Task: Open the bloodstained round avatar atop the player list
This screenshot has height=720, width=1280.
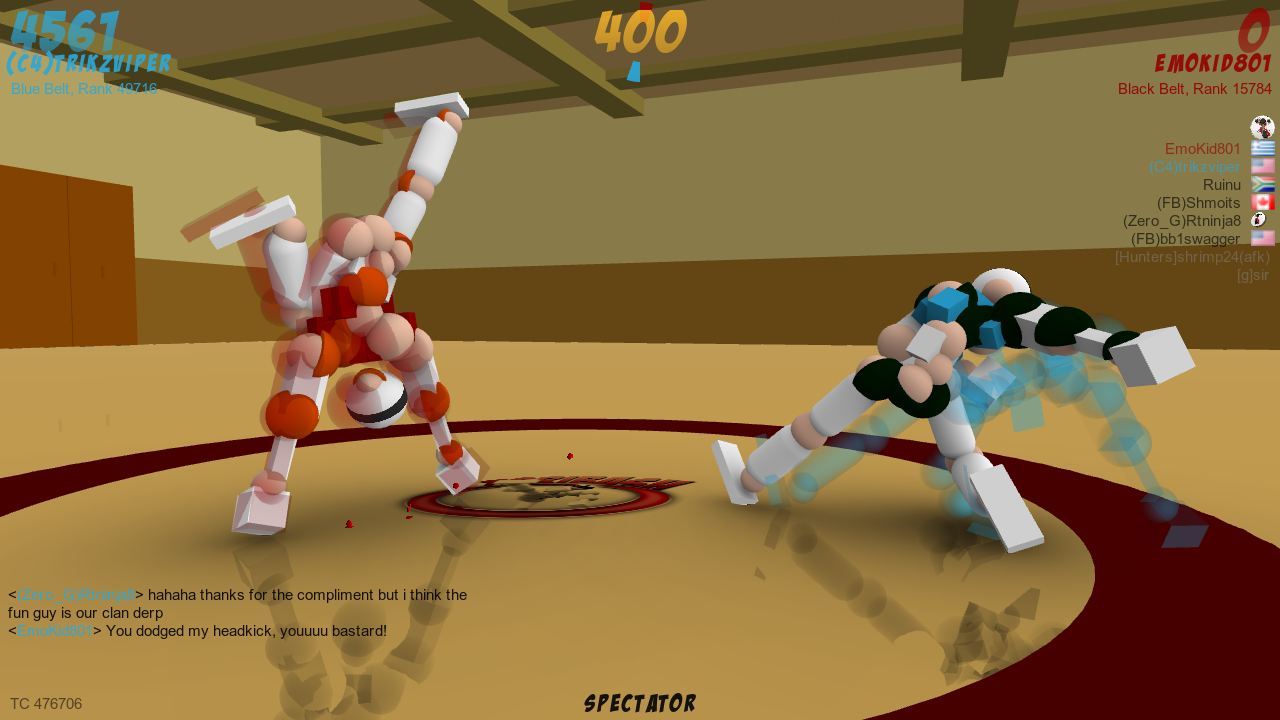Action: [1262, 126]
